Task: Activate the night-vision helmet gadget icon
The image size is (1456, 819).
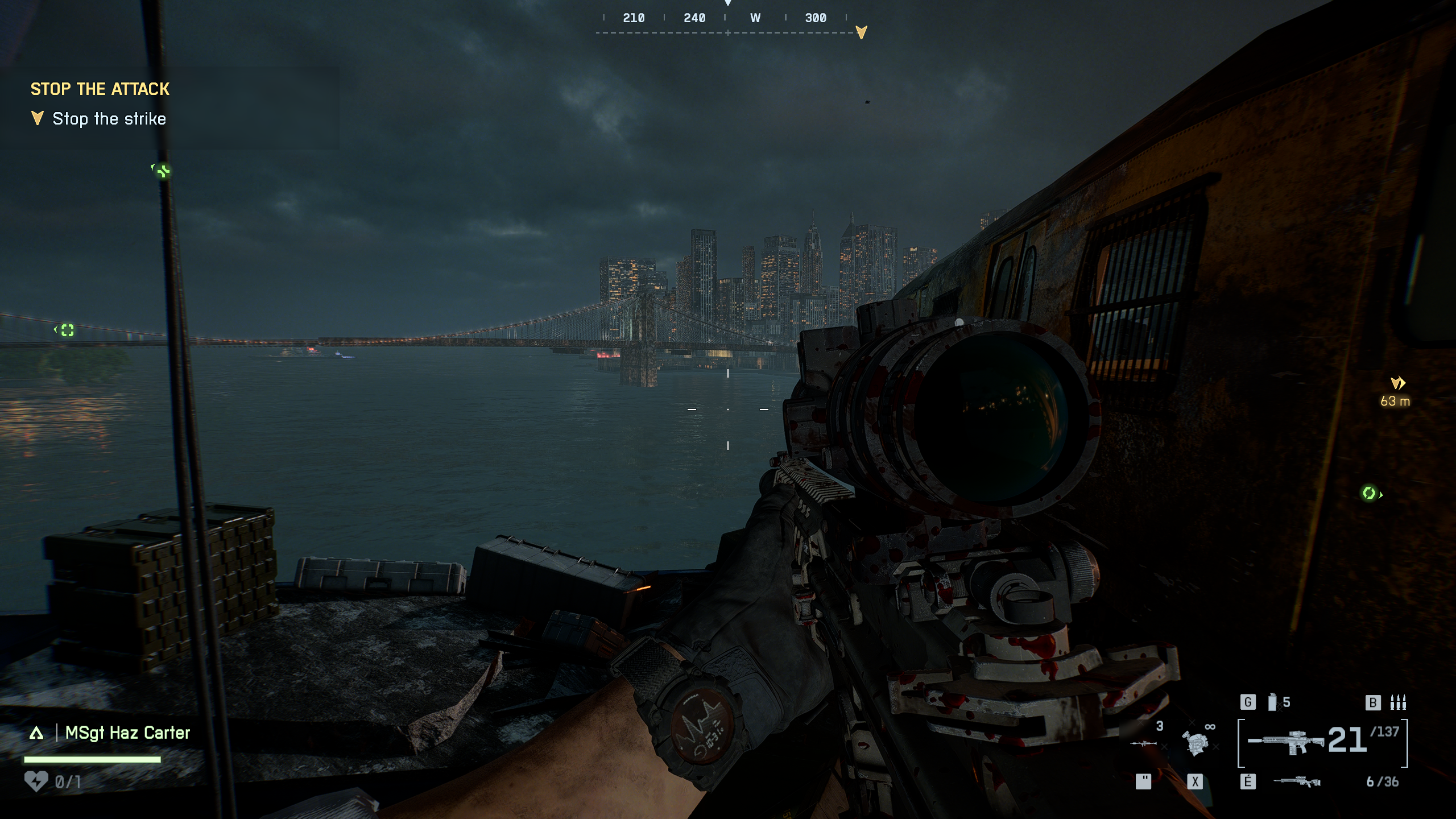Action: pyautogui.click(x=1194, y=742)
